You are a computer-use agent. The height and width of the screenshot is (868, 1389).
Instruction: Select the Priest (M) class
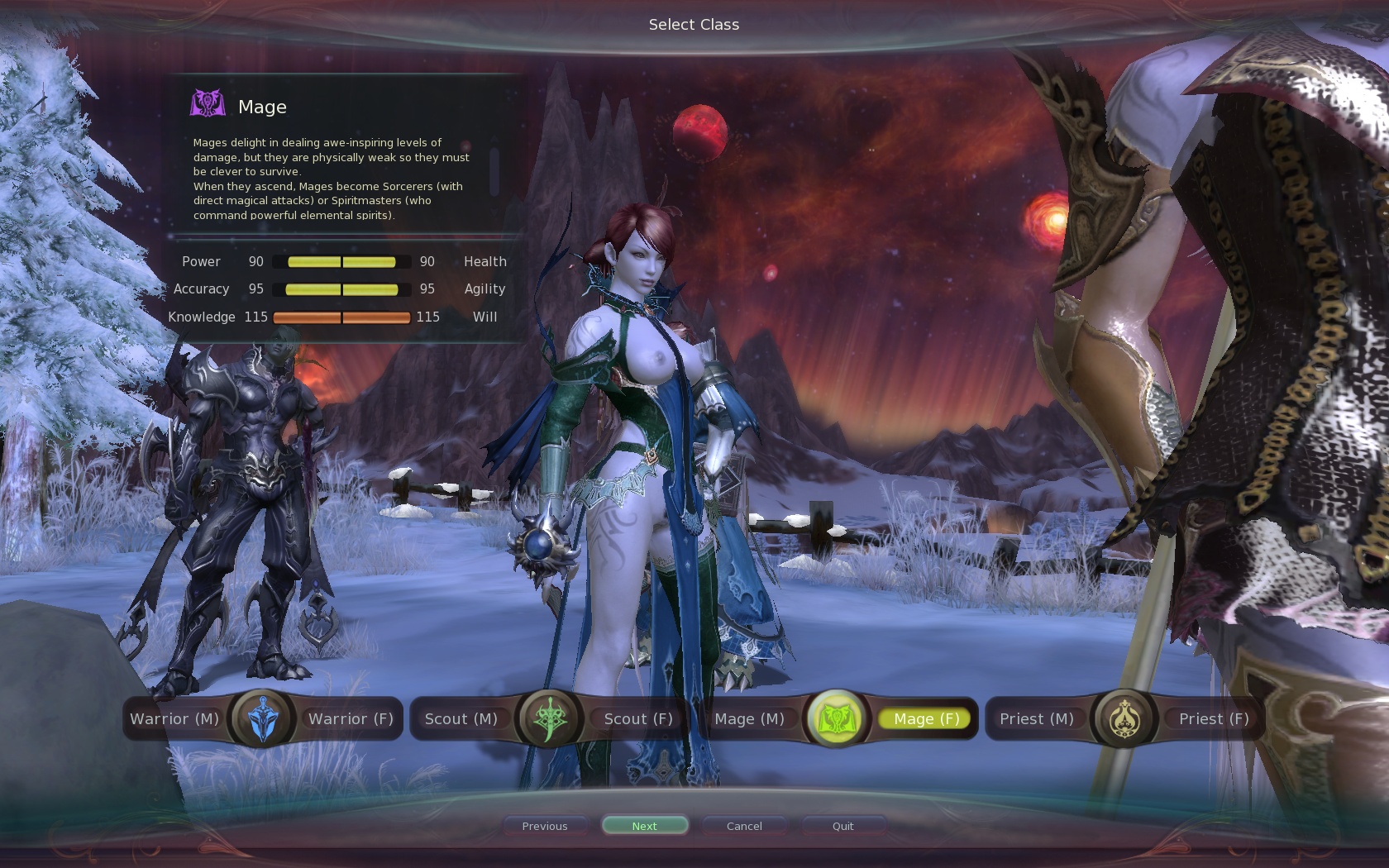click(x=1036, y=719)
